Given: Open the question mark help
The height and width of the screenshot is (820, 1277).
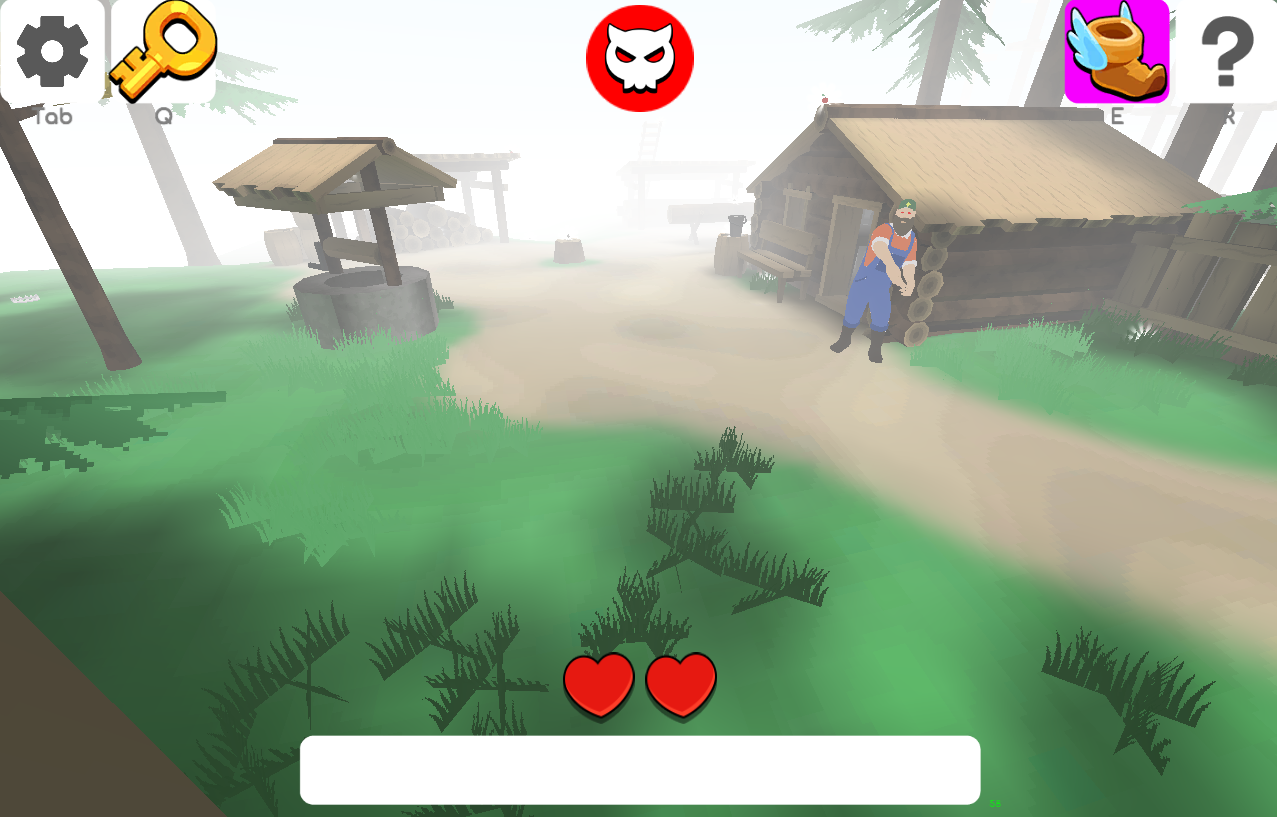Looking at the screenshot, I should [x=1226, y=52].
